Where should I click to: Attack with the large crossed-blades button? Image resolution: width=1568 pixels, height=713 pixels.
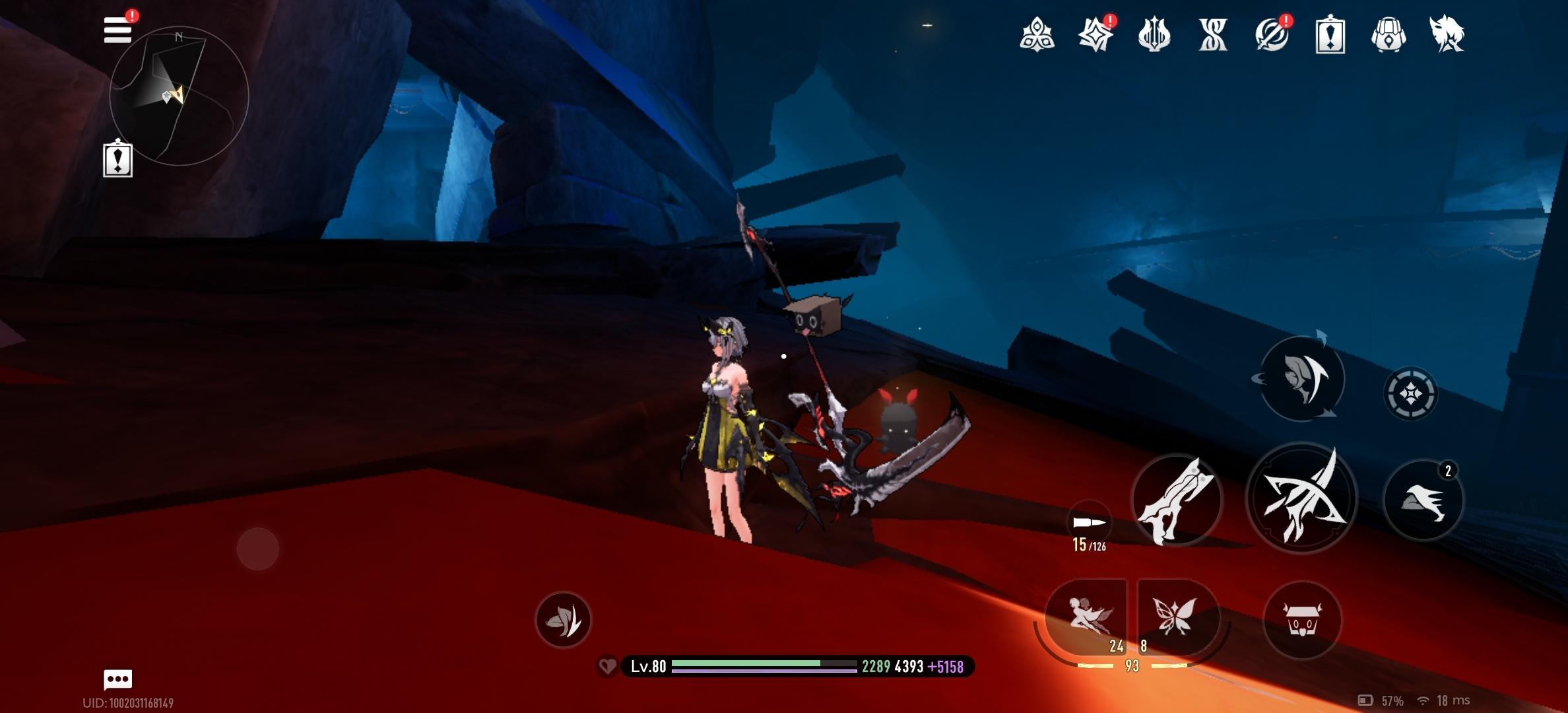1301,499
